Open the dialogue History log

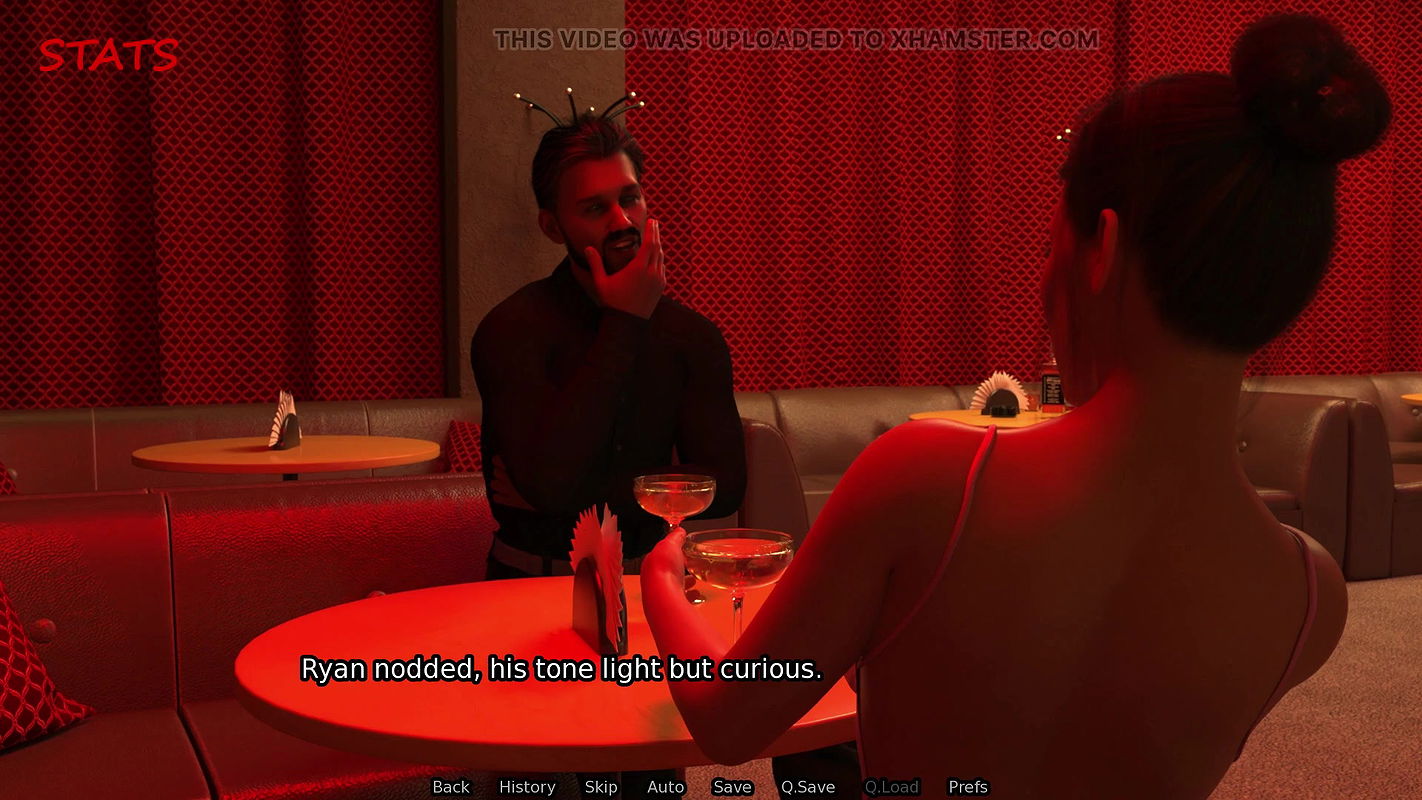click(x=527, y=787)
